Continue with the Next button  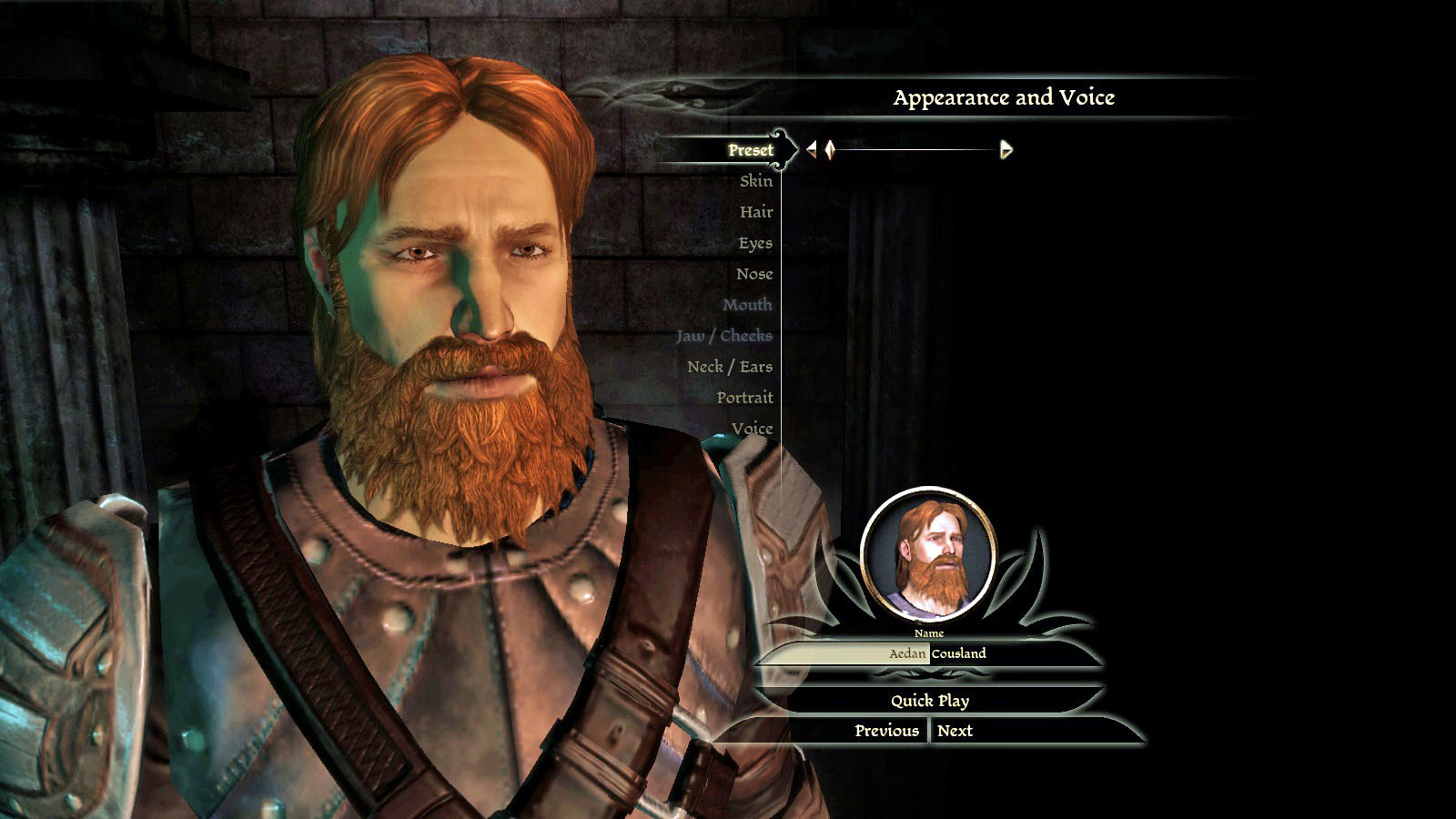click(955, 731)
